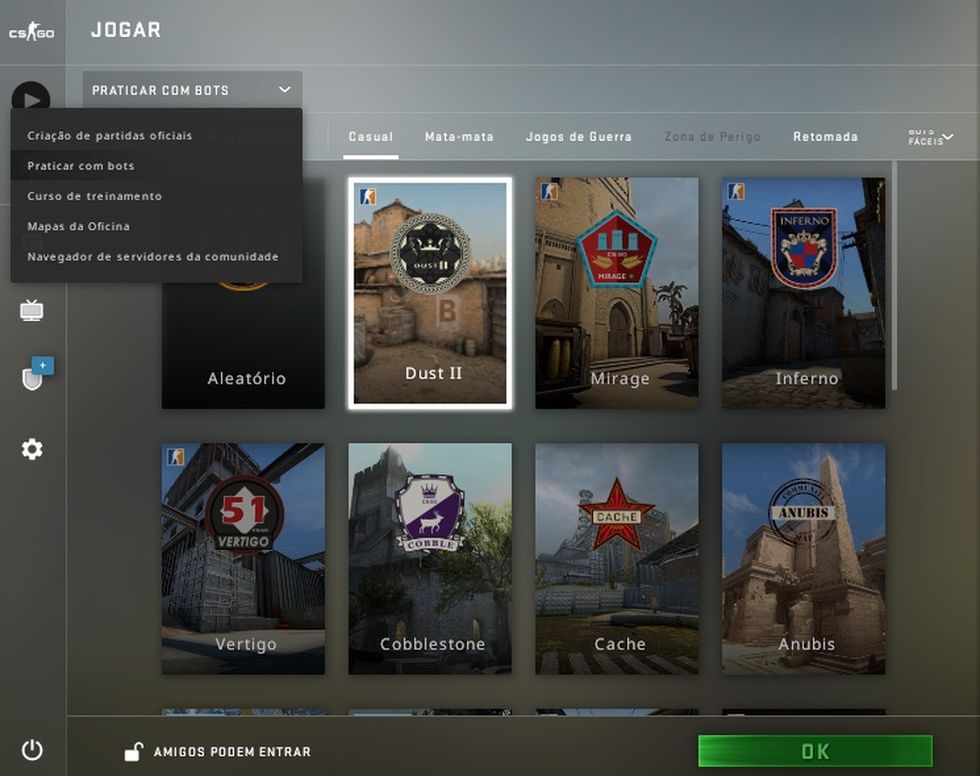Confirm with the green OK button
This screenshot has width=980, height=776.
[815, 751]
